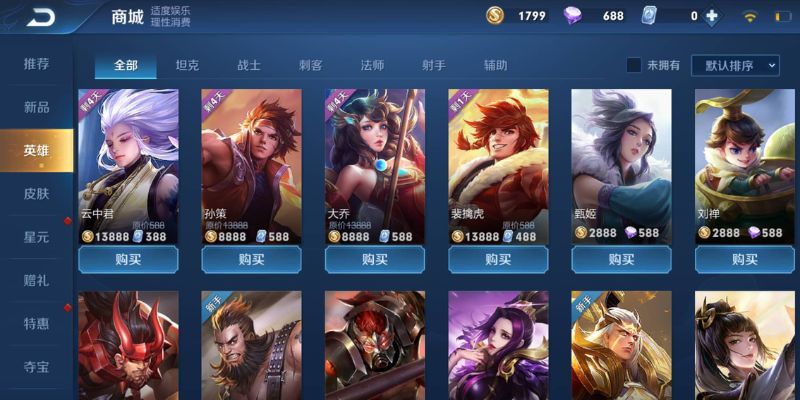Open the 新品 shop section
The height and width of the screenshot is (400, 800).
point(37,107)
